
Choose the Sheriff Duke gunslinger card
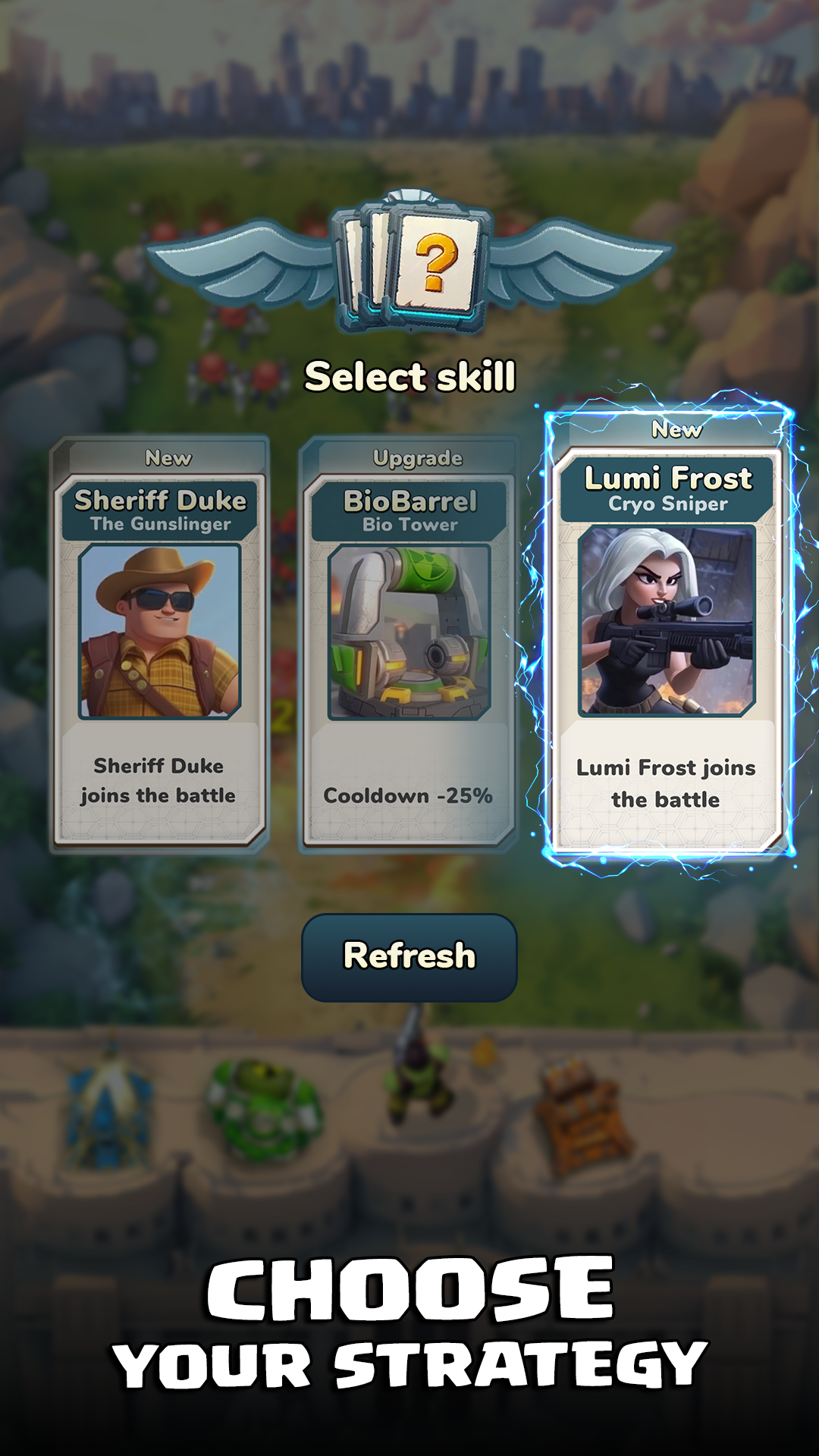159,645
